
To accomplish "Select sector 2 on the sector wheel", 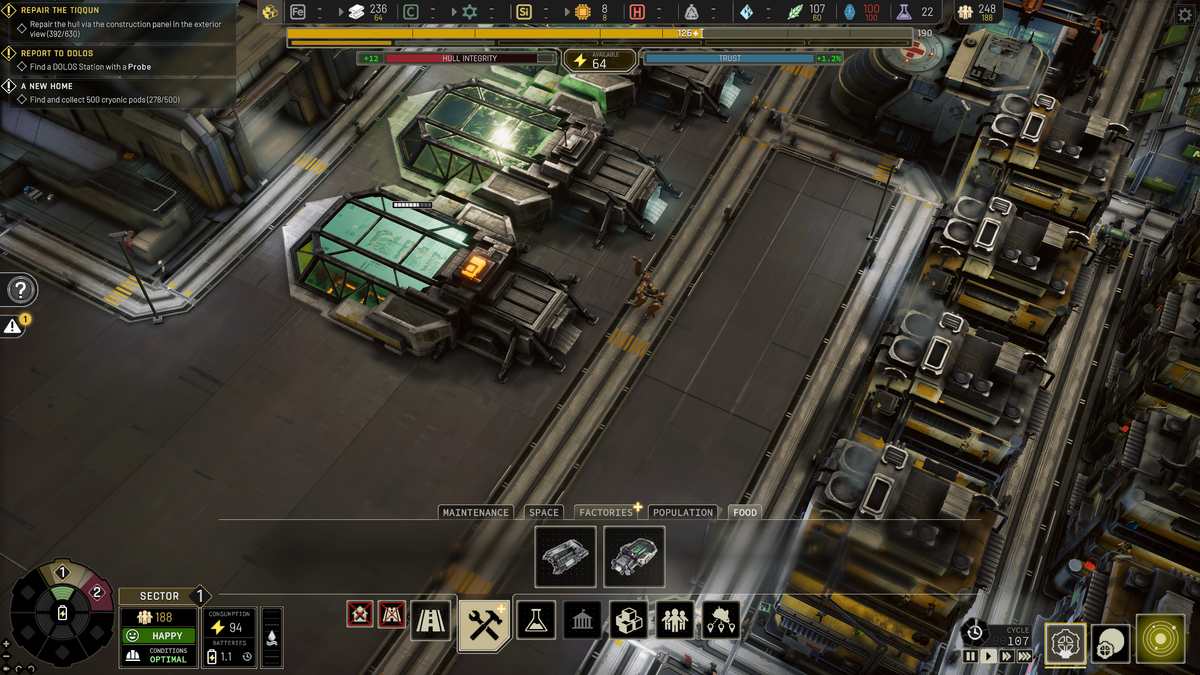I will (97, 592).
